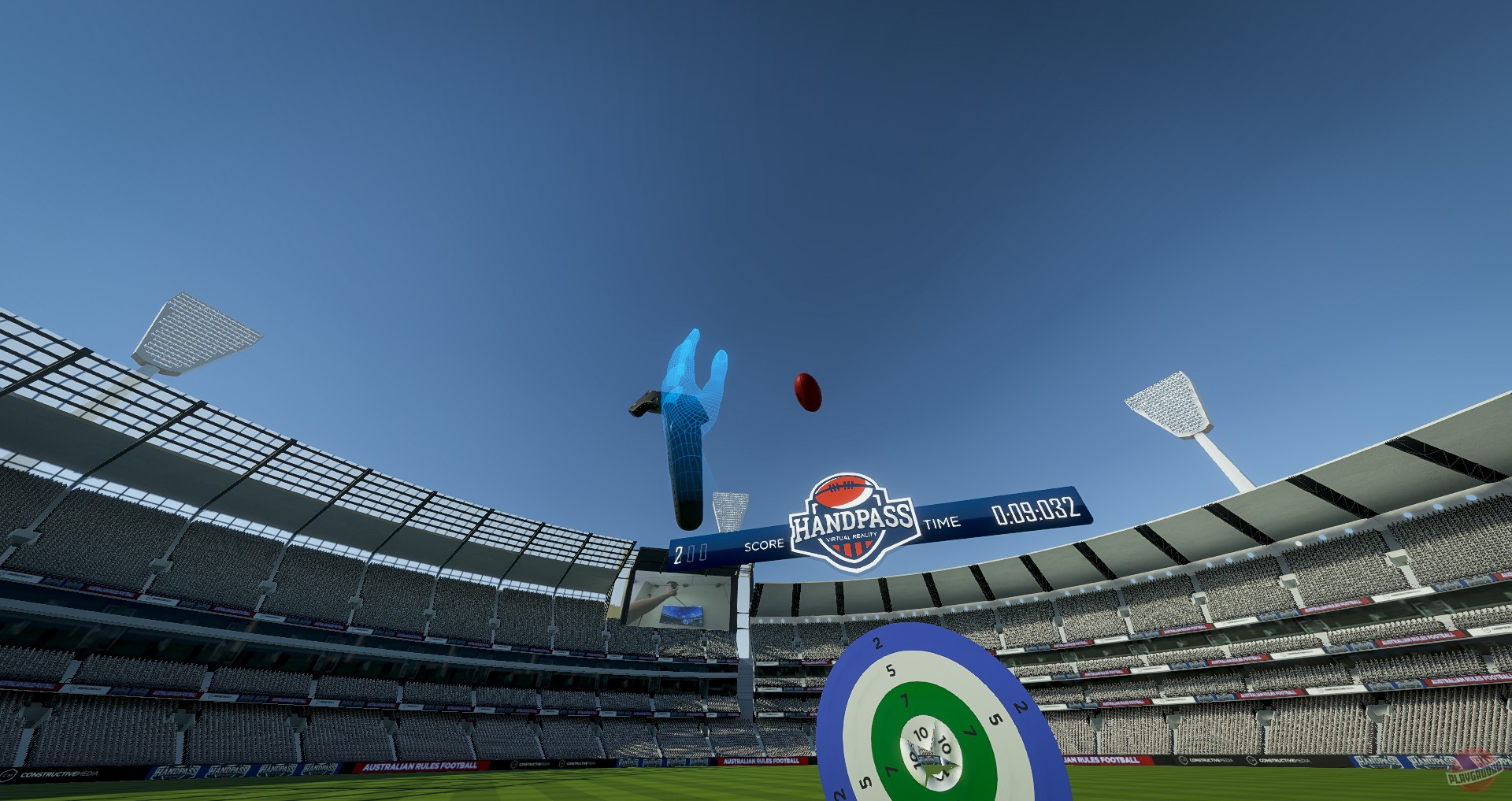Click the VR controller near the hand

(x=646, y=402)
